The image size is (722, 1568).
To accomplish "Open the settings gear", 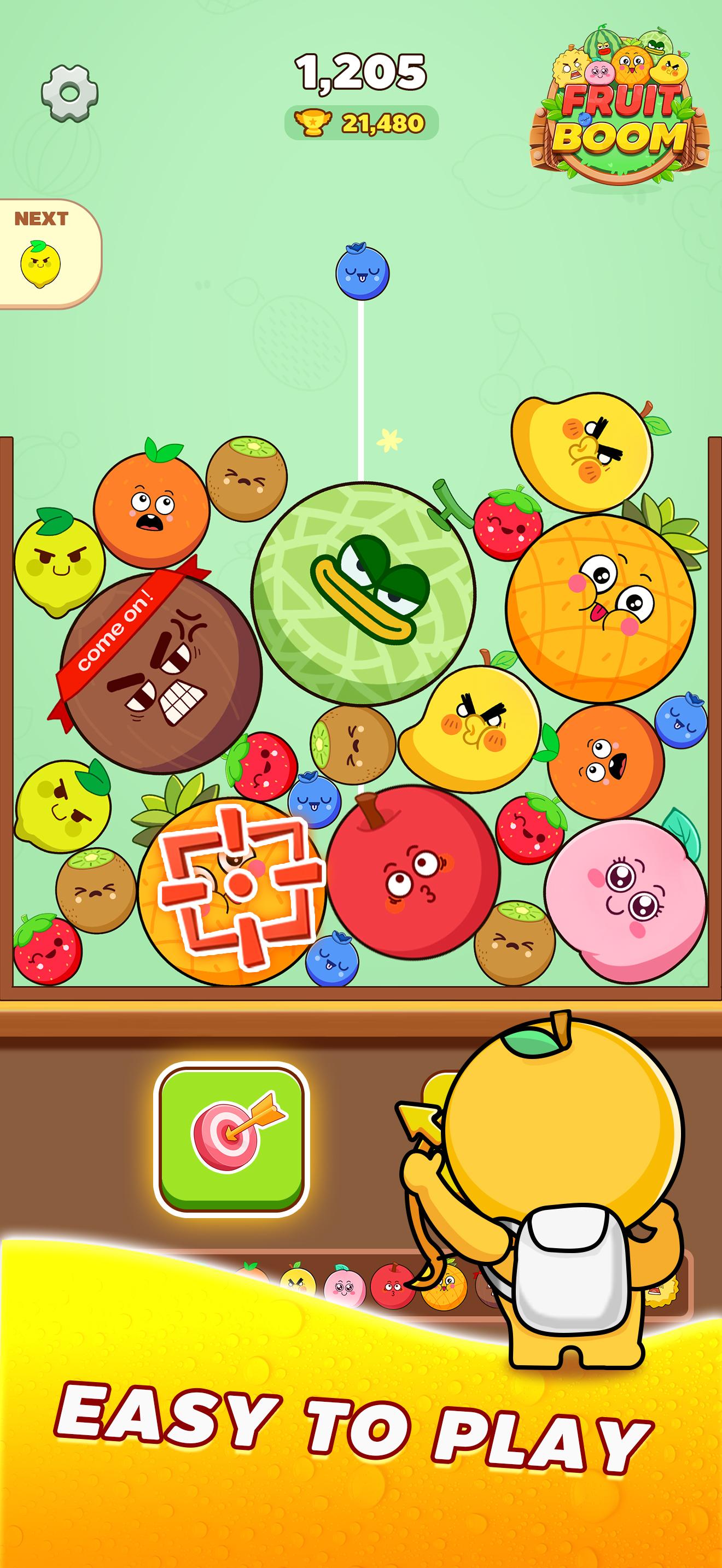I will pyautogui.click(x=69, y=90).
